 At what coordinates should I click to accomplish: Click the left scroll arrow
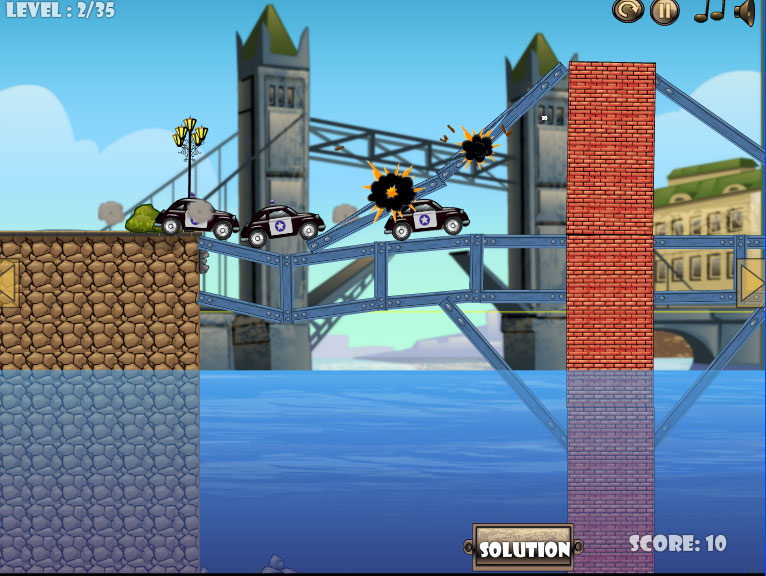tap(8, 283)
